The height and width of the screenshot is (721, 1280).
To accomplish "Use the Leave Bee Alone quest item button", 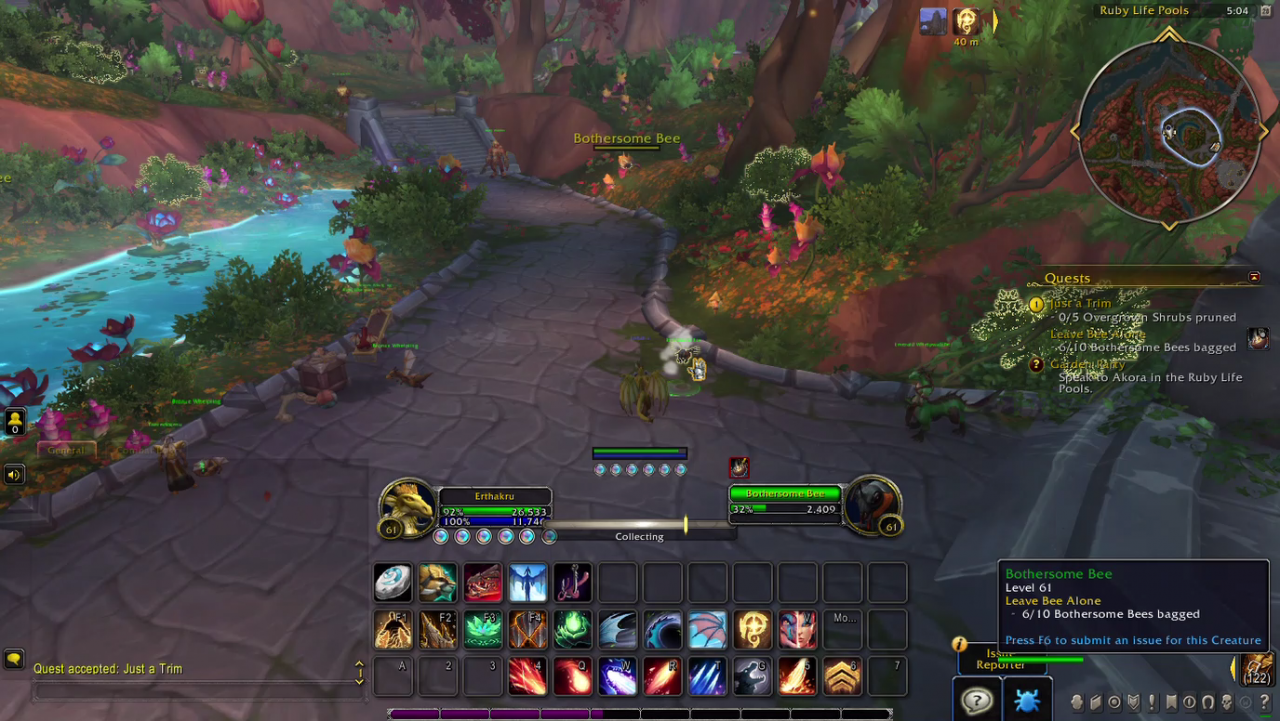I will point(1258,339).
